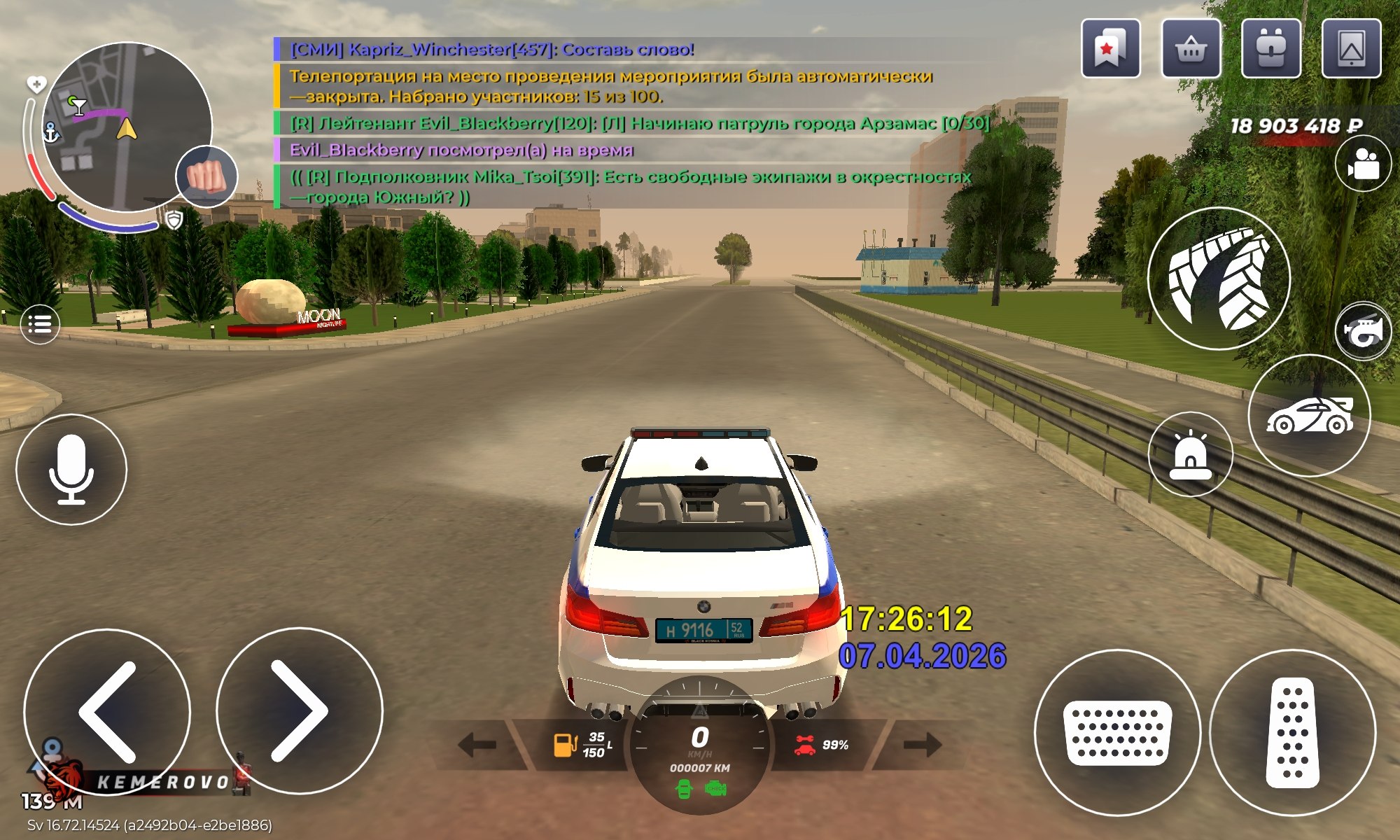Honk the car horn
This screenshot has width=1400, height=840.
tap(1363, 331)
